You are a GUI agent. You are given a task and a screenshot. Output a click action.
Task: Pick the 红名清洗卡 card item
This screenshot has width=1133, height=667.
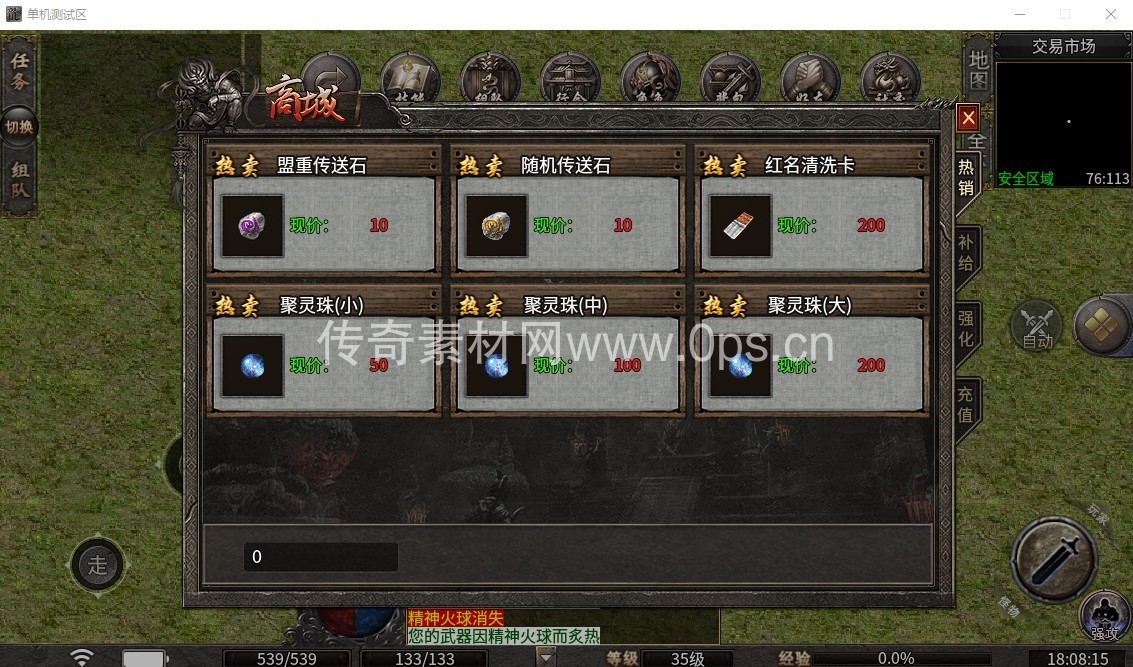coord(741,226)
